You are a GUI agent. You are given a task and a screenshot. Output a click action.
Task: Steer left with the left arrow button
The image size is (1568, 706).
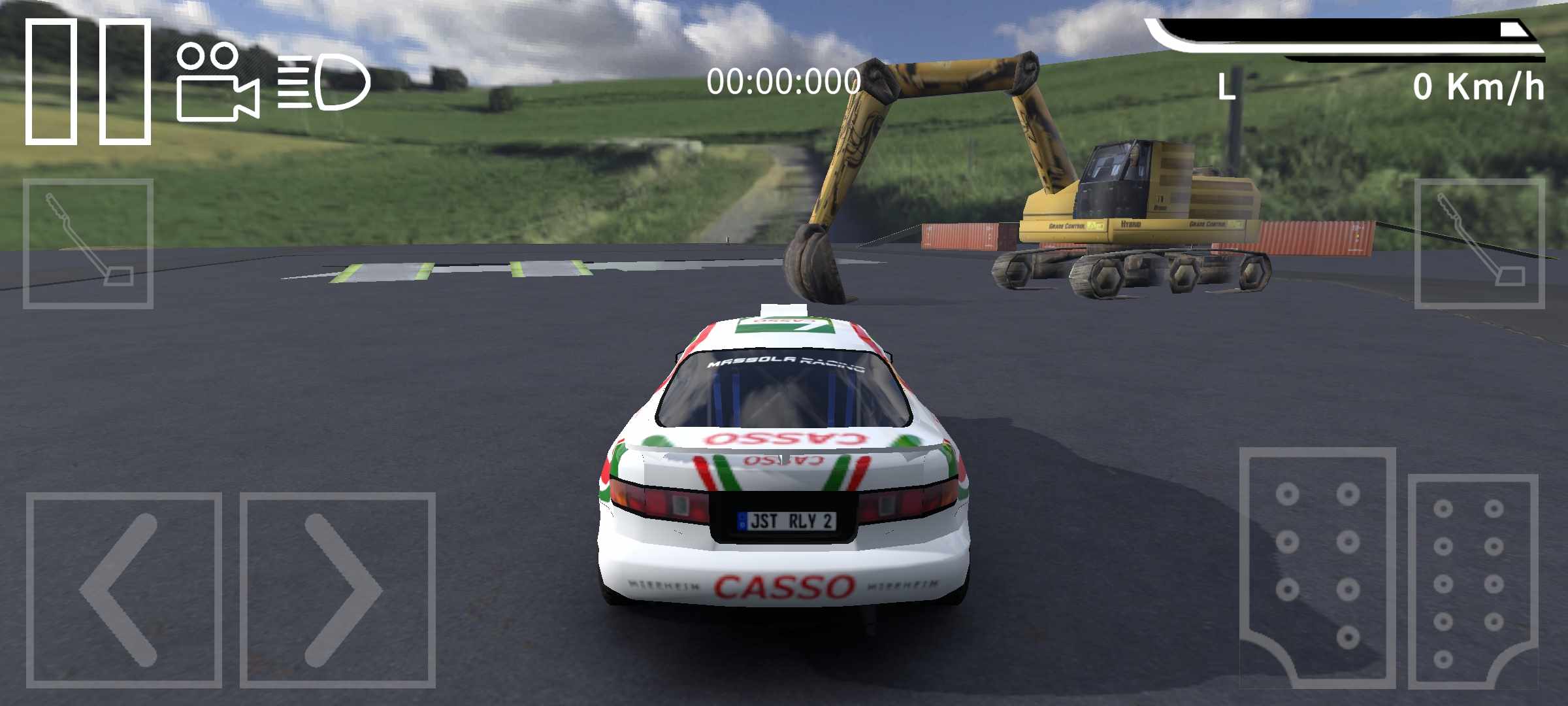[123, 590]
